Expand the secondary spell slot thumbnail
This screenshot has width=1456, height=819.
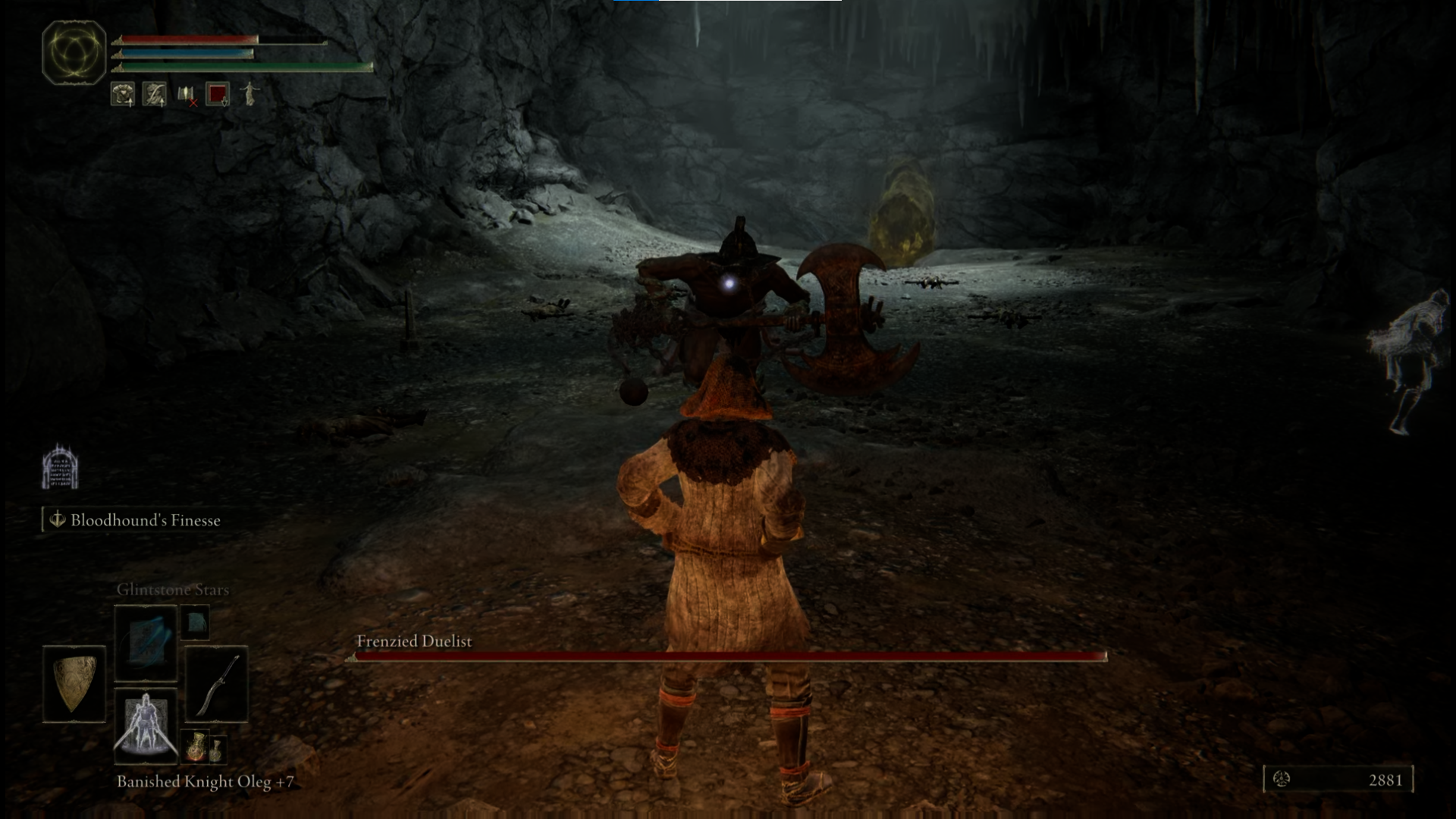coord(195,622)
